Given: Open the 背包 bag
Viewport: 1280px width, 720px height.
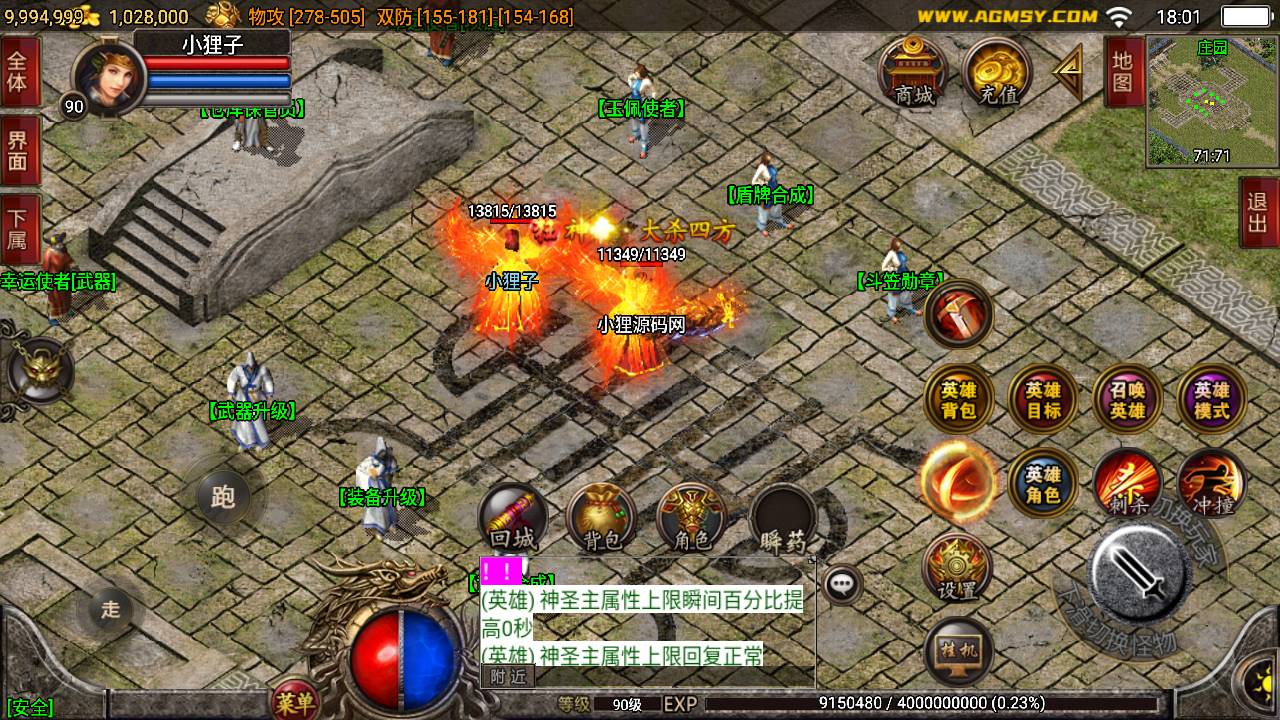Looking at the screenshot, I should click(x=602, y=520).
